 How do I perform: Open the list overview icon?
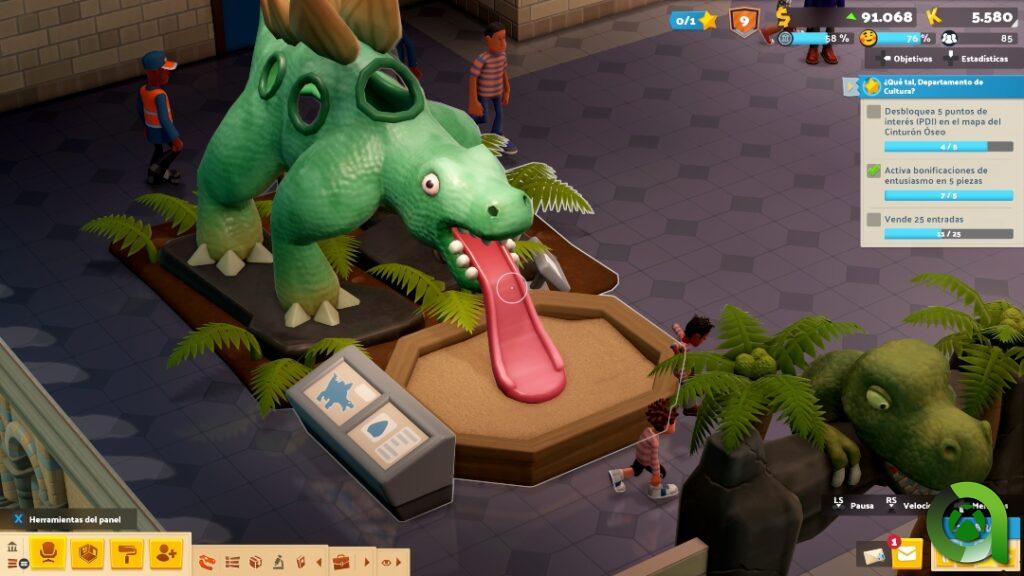(232, 562)
